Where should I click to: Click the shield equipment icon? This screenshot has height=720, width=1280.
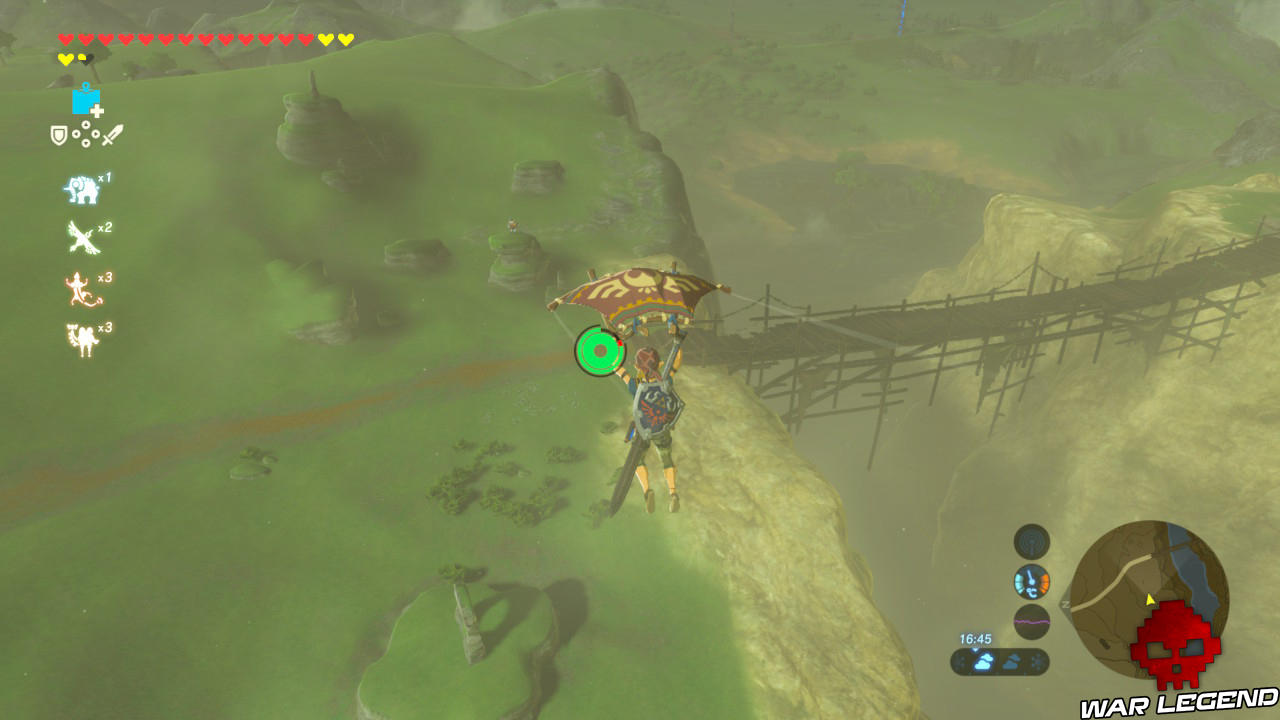point(58,134)
